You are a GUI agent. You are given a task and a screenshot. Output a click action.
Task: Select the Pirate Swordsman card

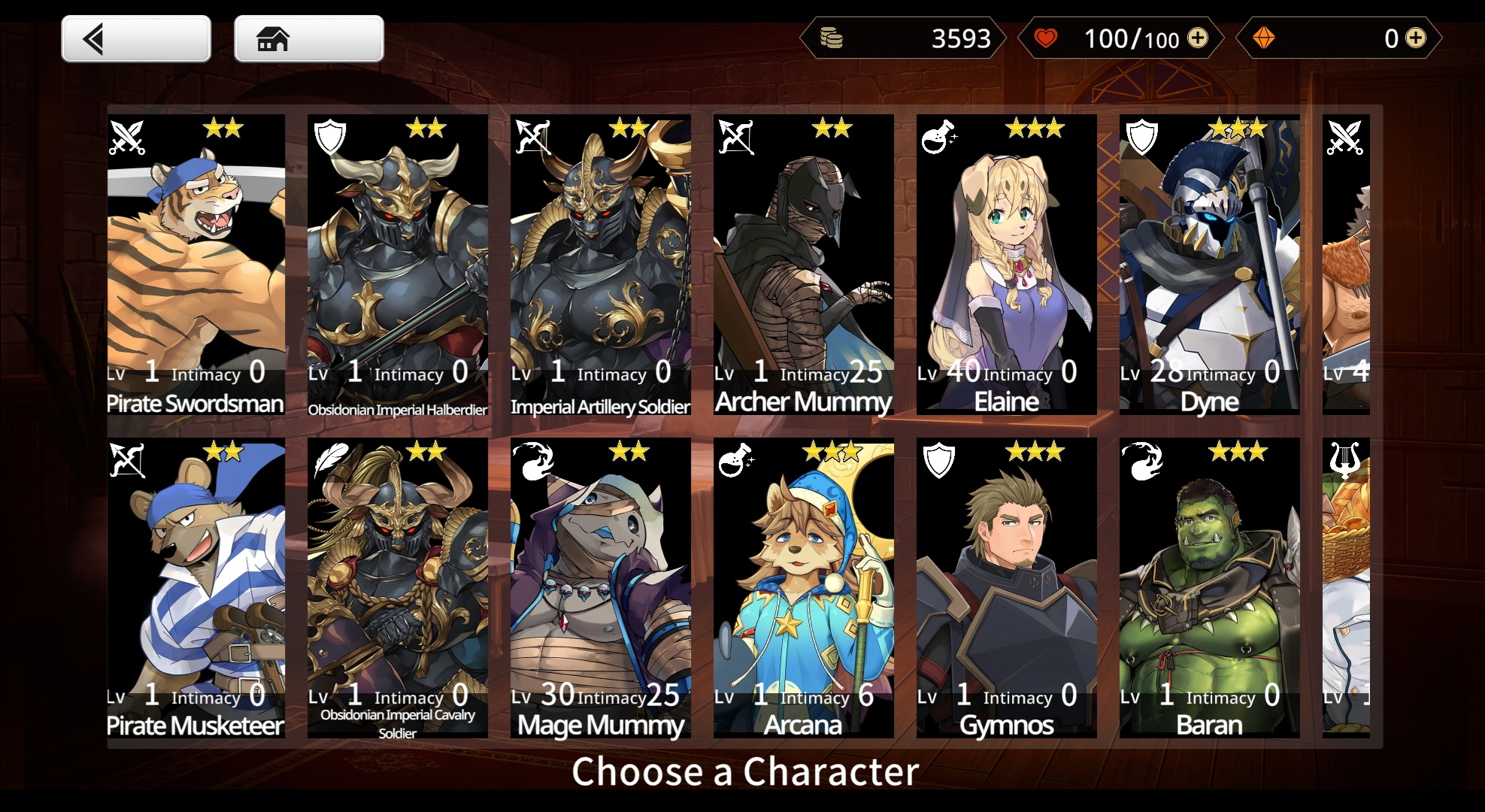196,264
